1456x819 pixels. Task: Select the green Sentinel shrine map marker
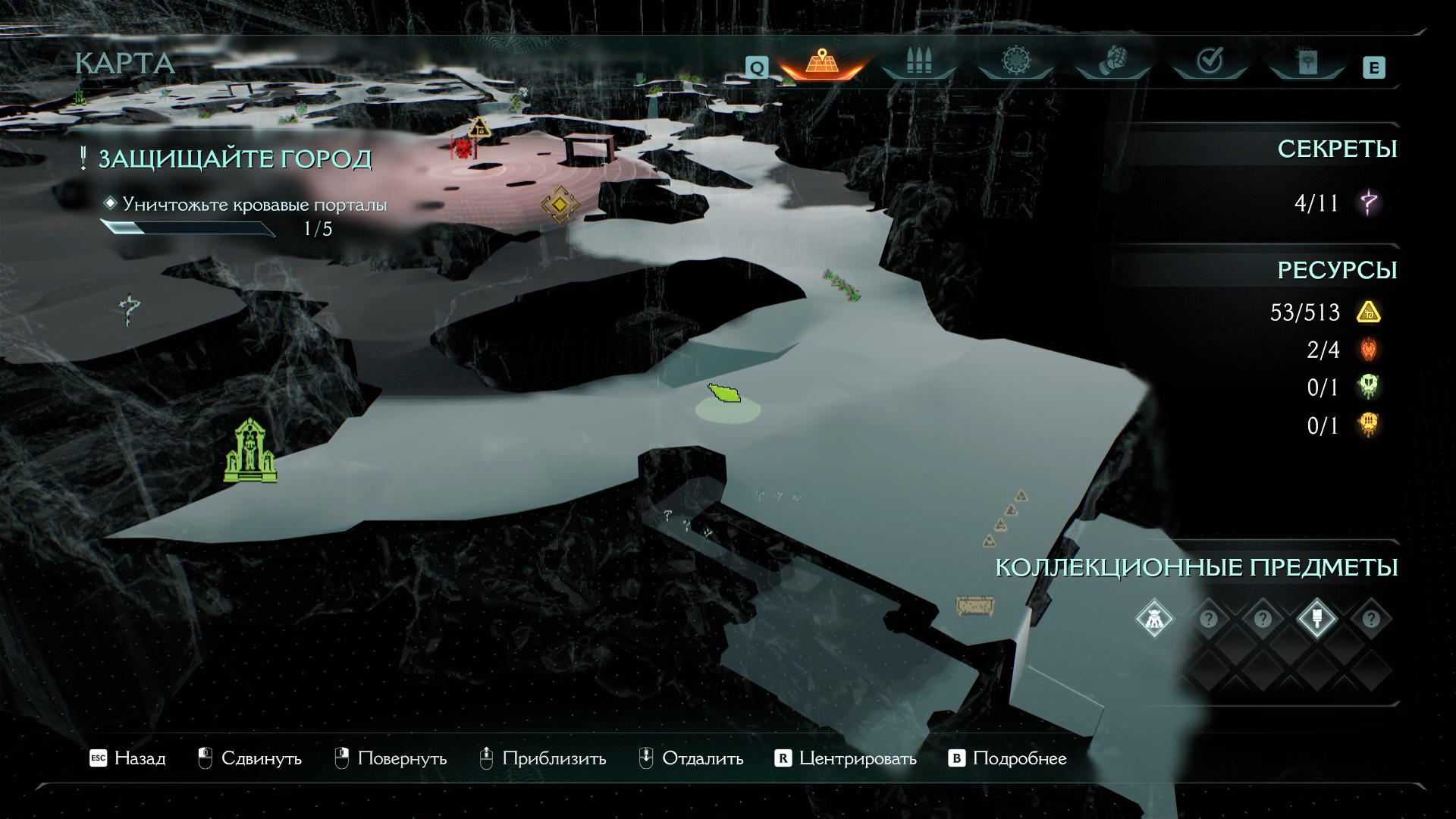[250, 452]
